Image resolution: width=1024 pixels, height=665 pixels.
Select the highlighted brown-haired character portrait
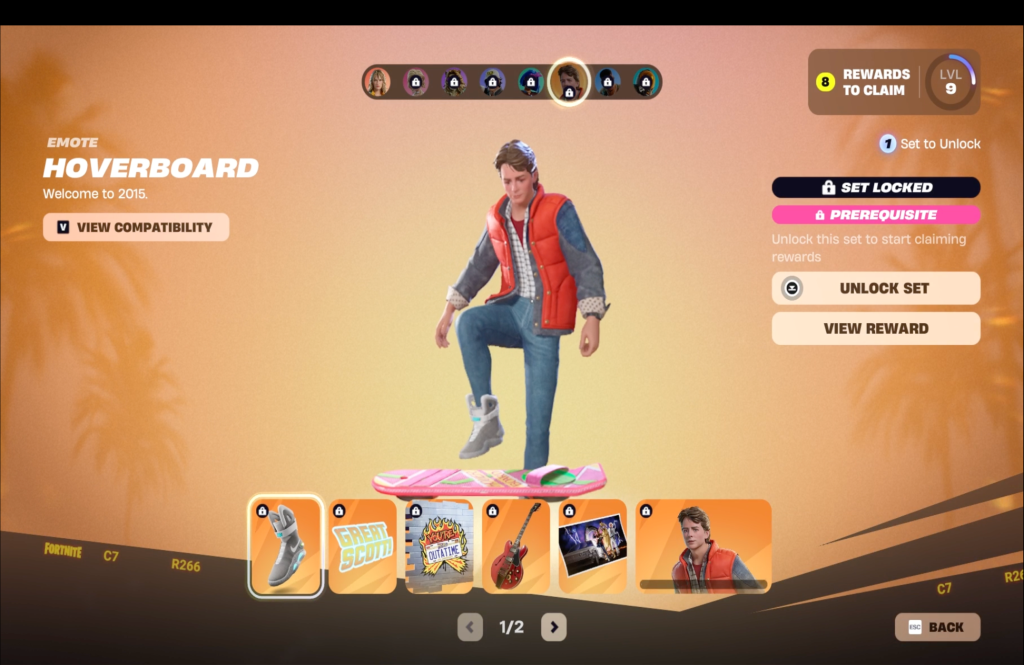click(x=568, y=81)
